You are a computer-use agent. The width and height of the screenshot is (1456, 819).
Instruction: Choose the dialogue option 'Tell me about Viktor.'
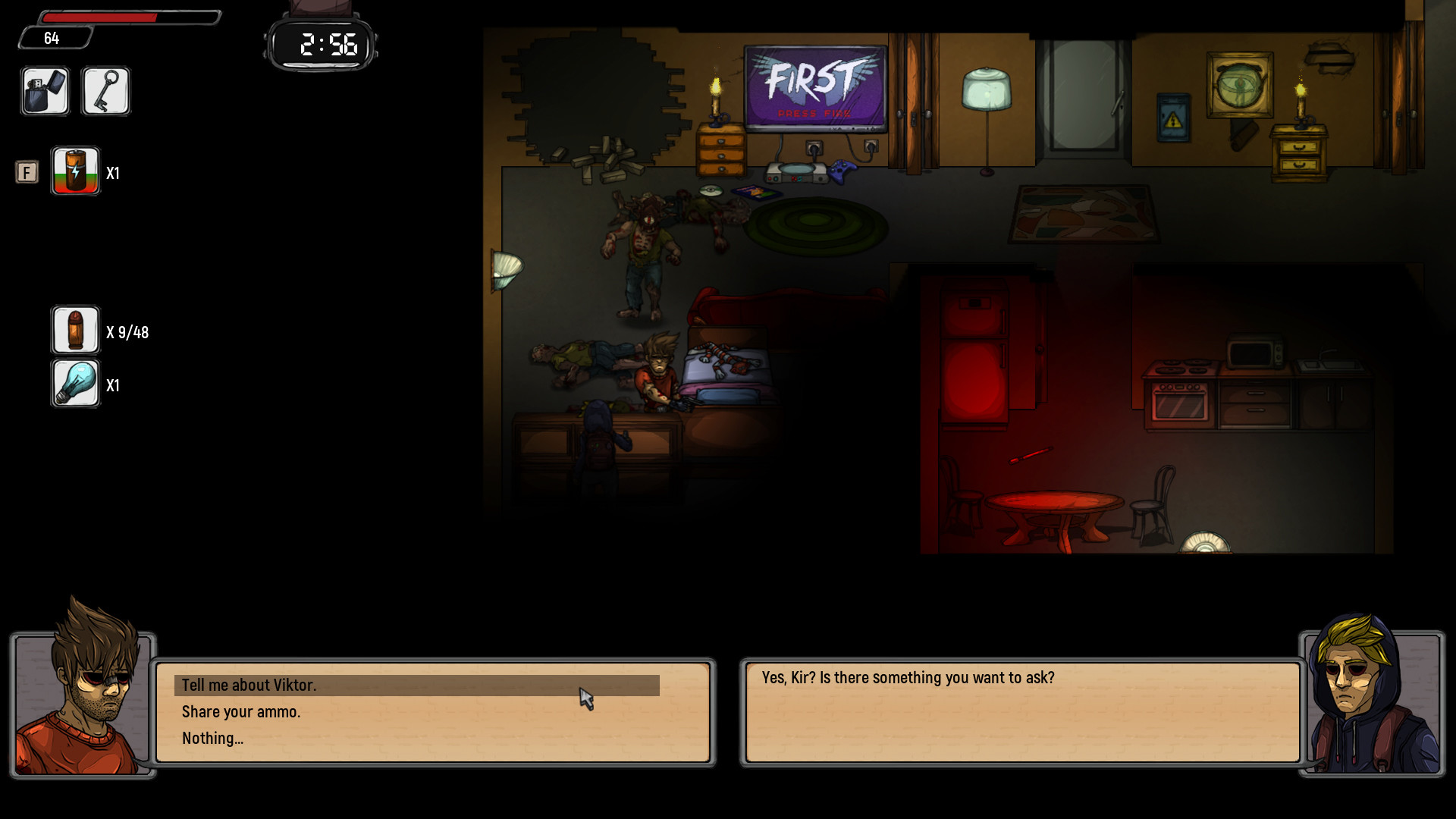pyautogui.click(x=250, y=685)
